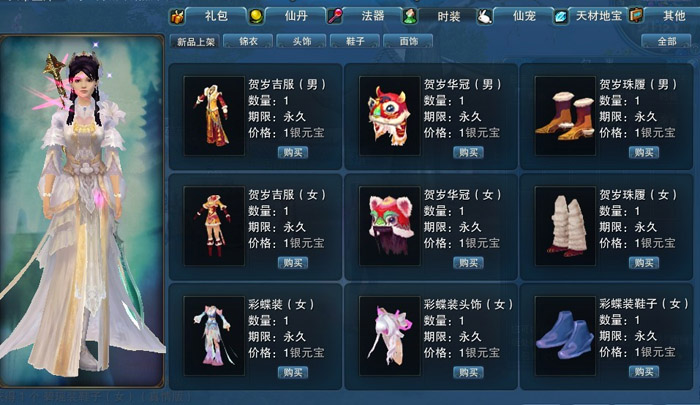
Task: Buy the 贺岁吉服（男） outfit
Action: 292,153
